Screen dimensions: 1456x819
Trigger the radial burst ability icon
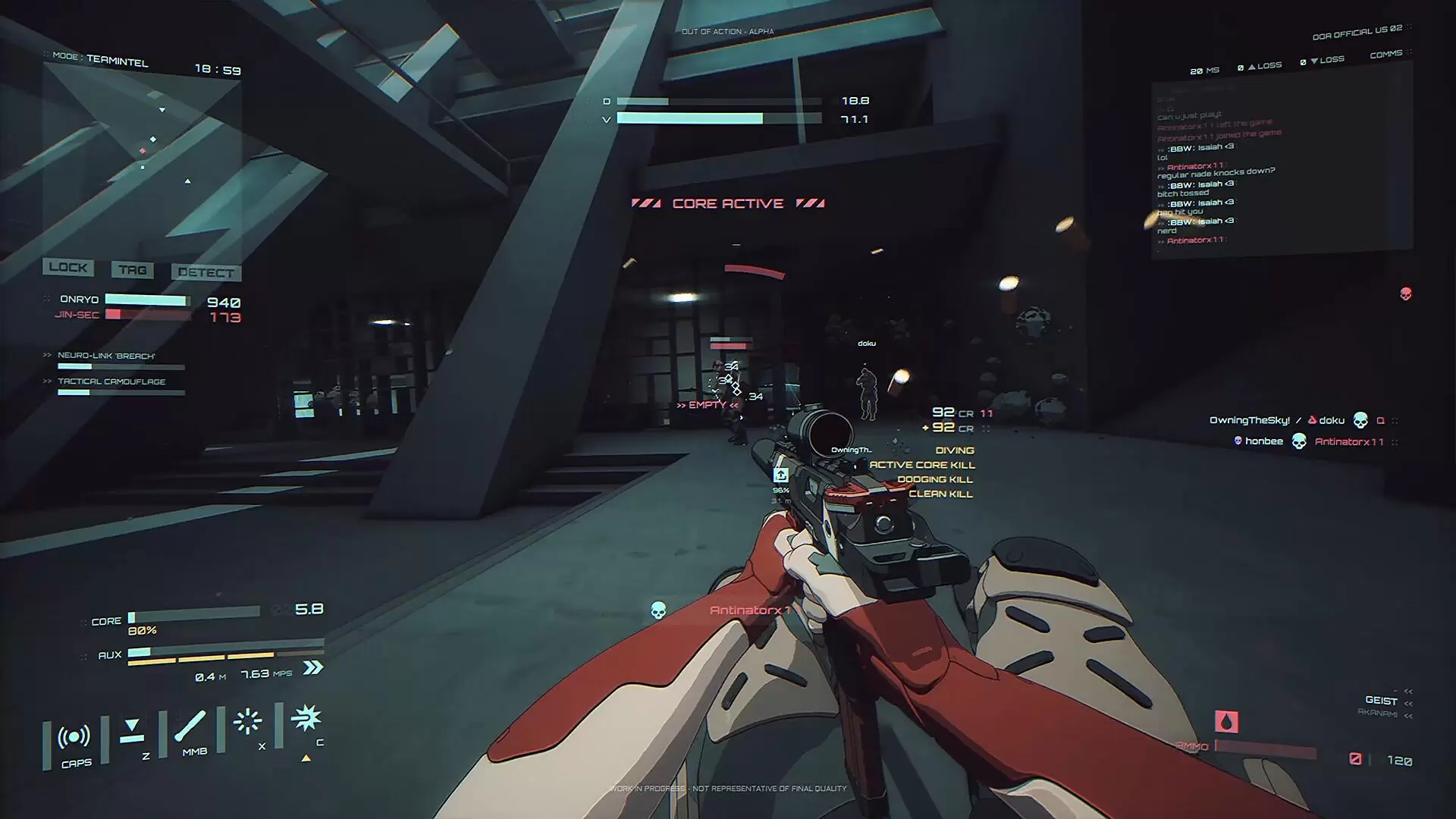click(x=247, y=721)
